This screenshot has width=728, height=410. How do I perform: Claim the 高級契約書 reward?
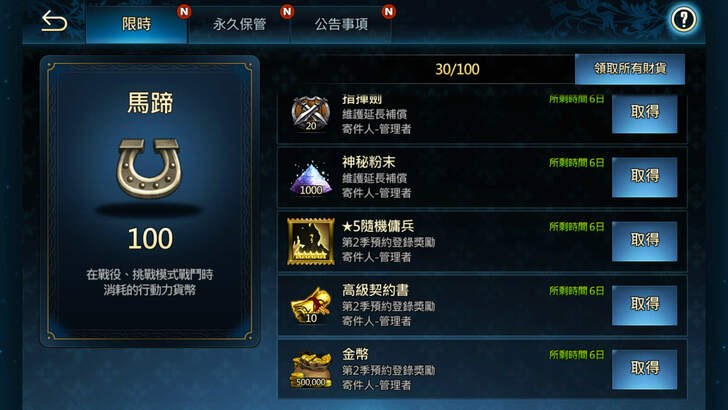(x=644, y=304)
